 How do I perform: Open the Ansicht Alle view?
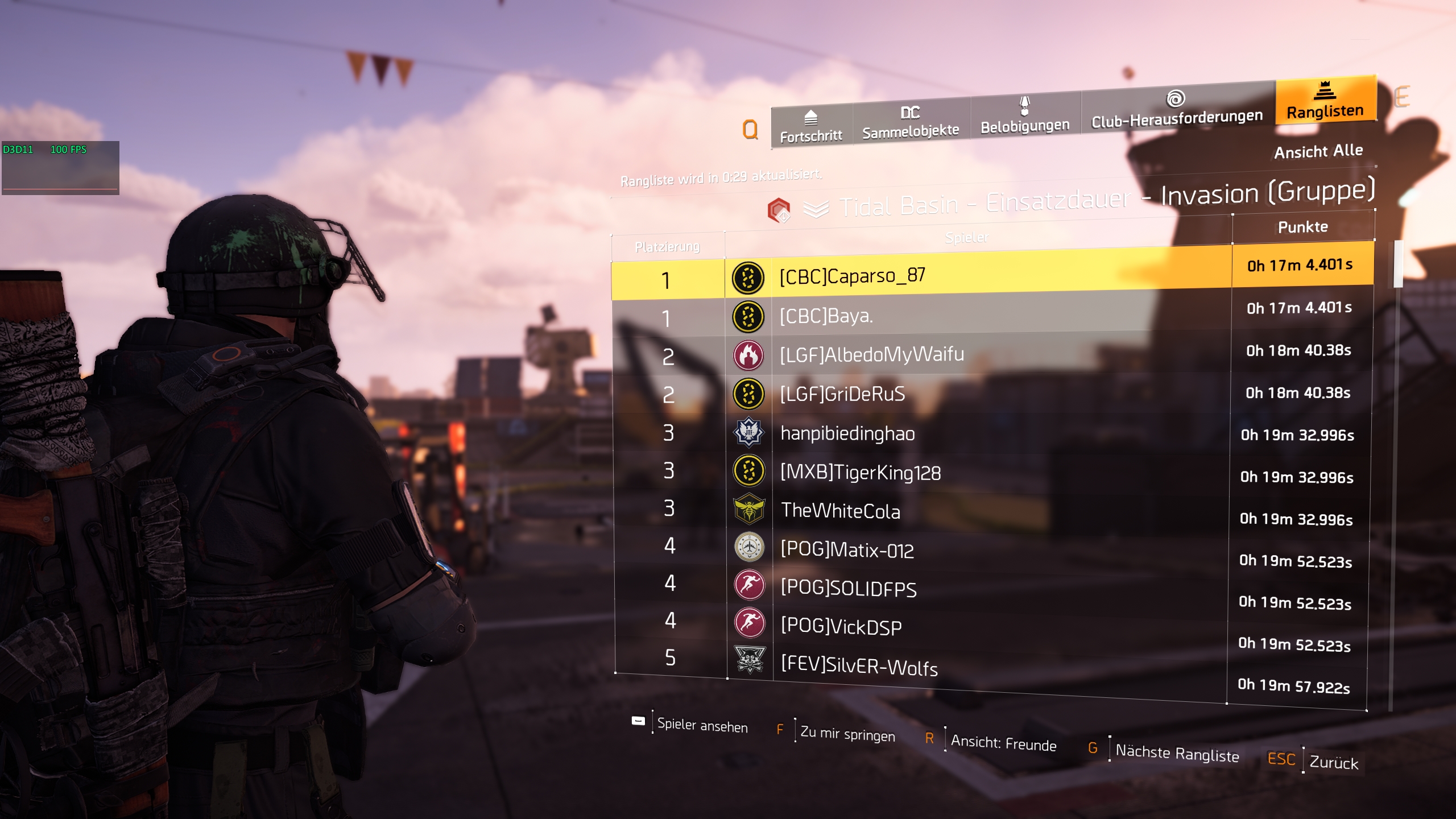1319,151
